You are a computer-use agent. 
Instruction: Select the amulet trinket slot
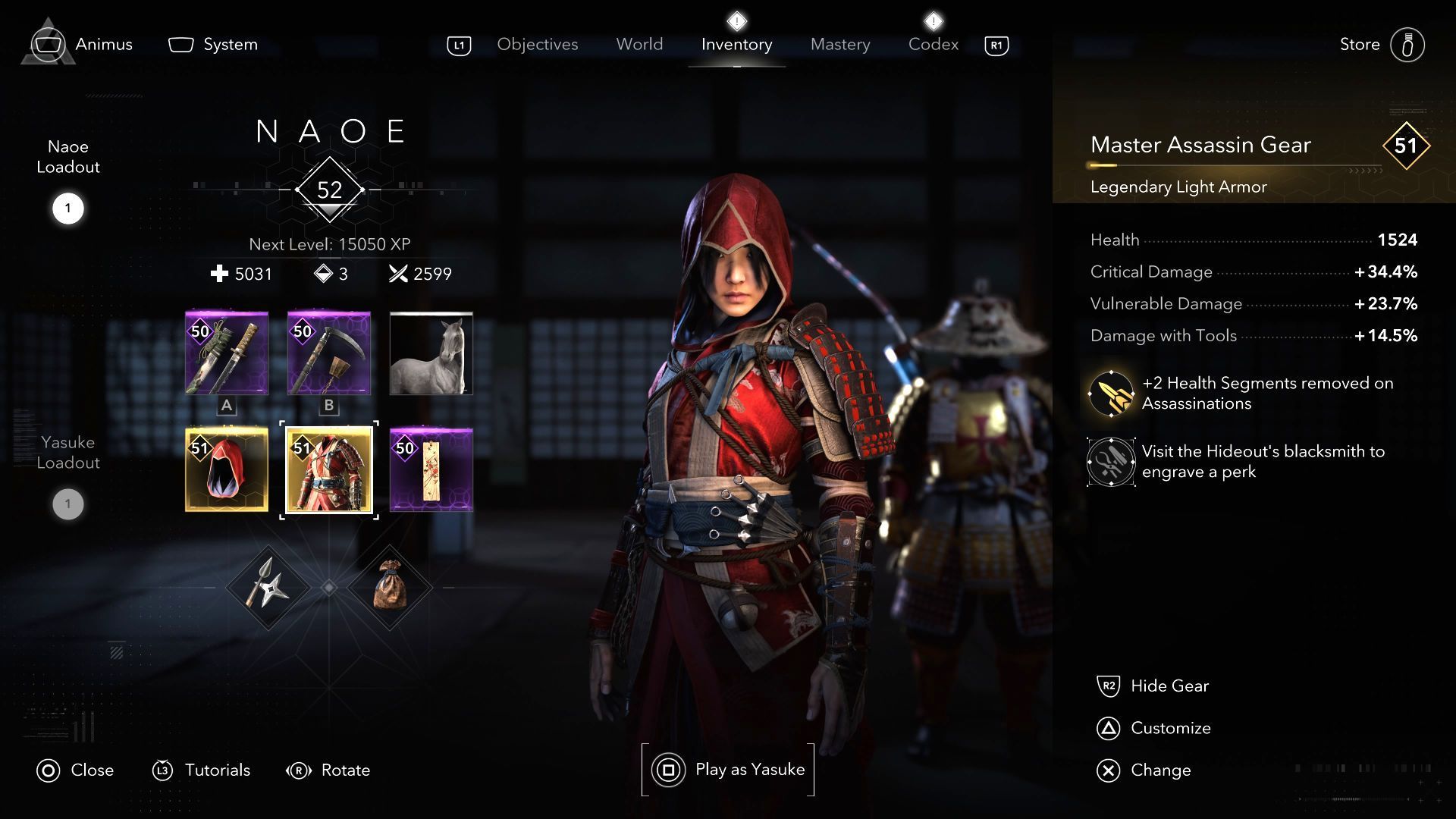(x=431, y=470)
